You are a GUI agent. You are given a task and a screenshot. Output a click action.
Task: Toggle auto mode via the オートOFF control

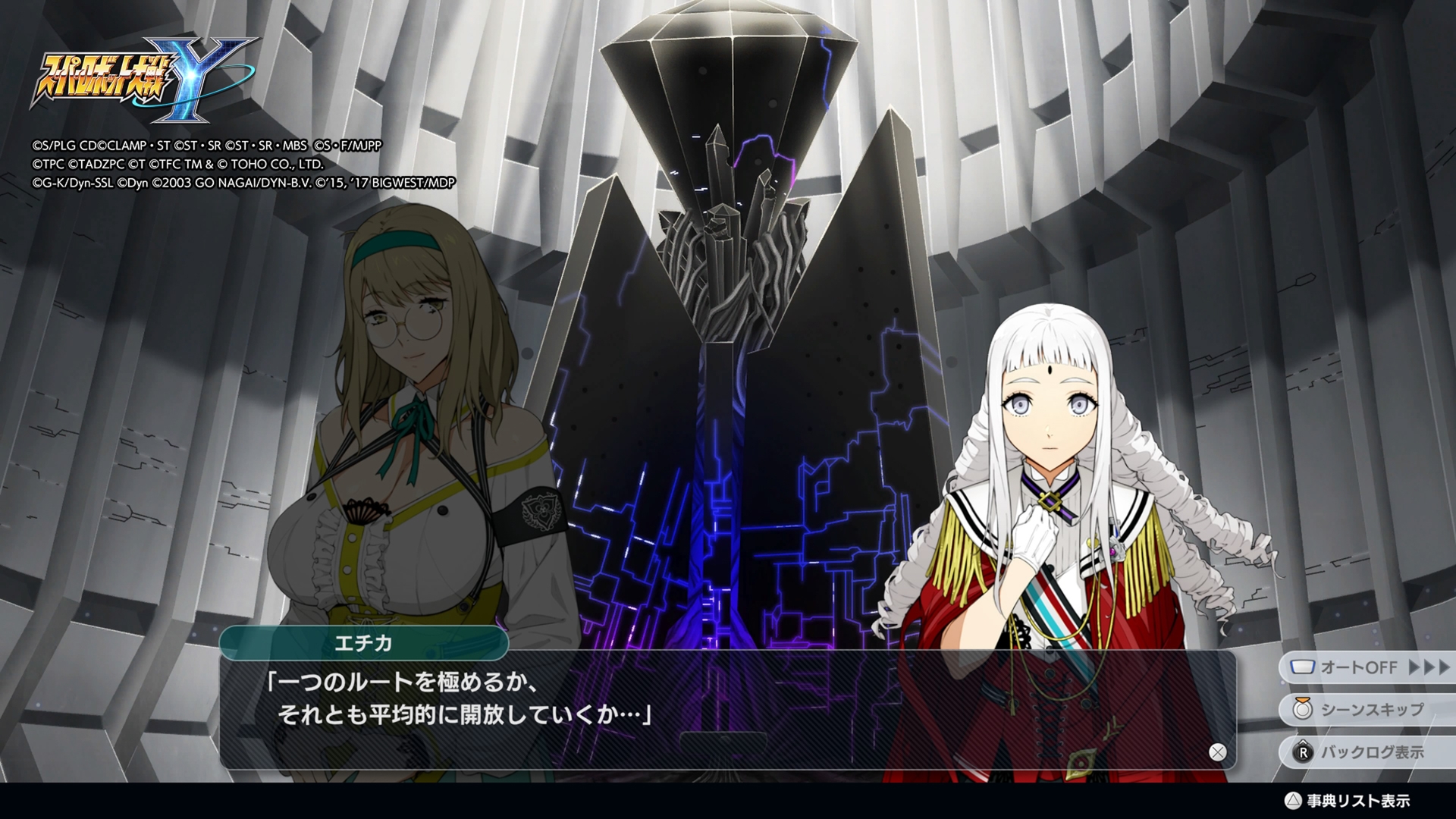coord(1357,667)
